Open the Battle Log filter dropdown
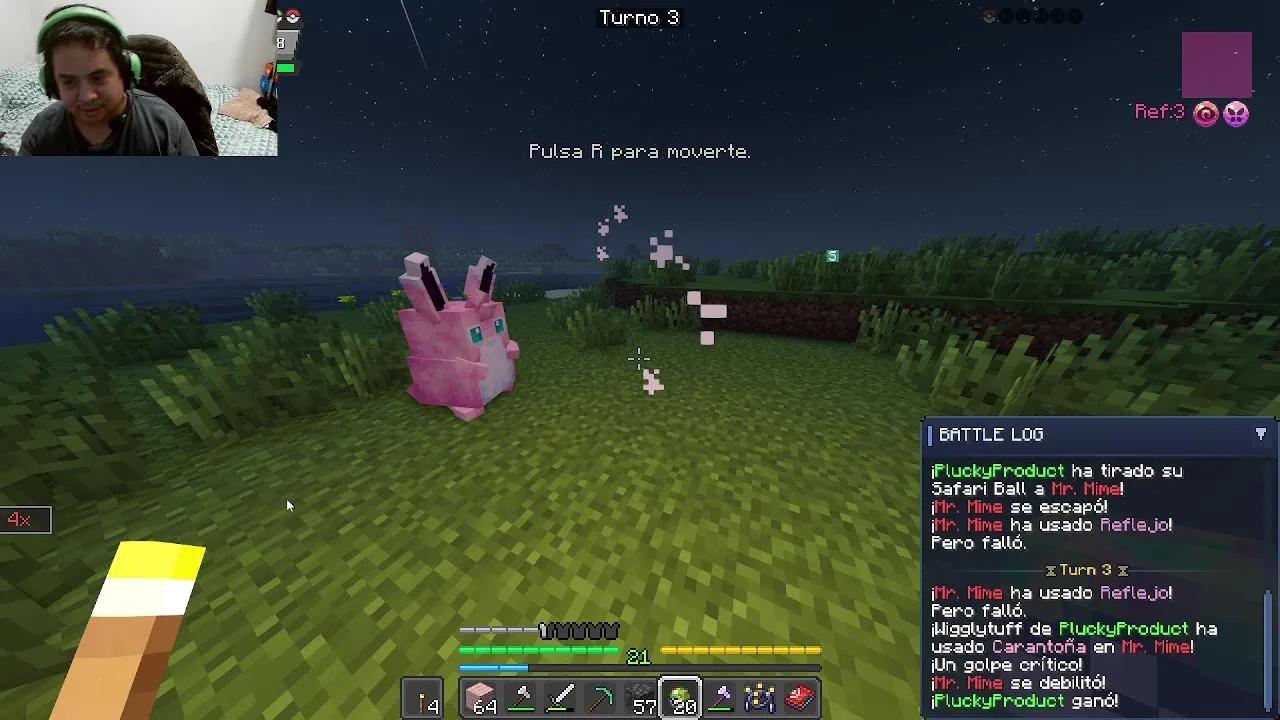This screenshot has height=720, width=1280. pyautogui.click(x=1261, y=434)
